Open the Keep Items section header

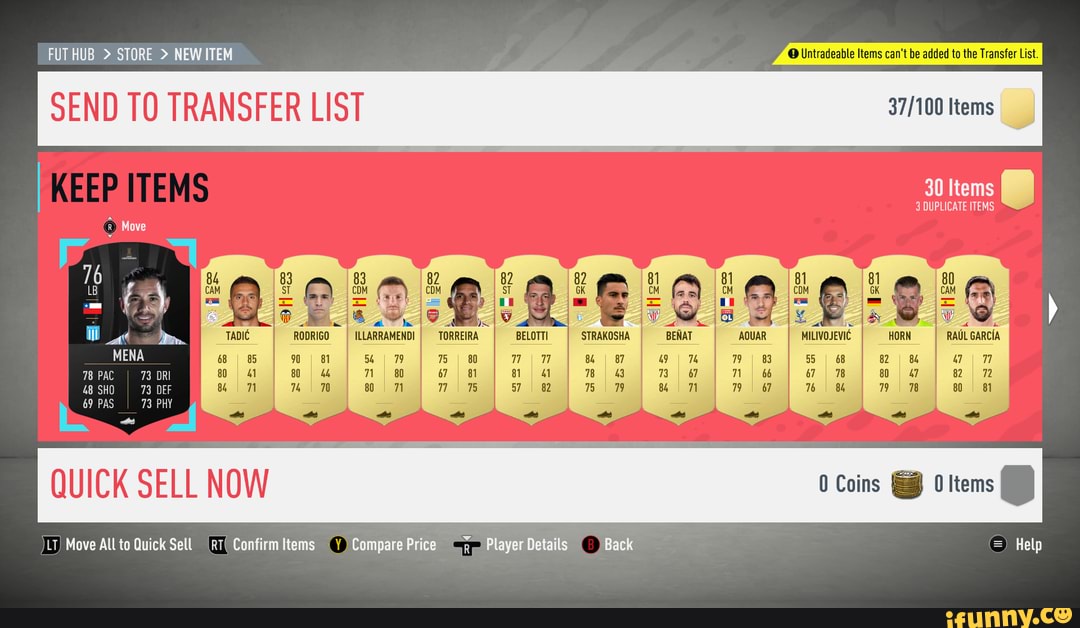click(130, 187)
